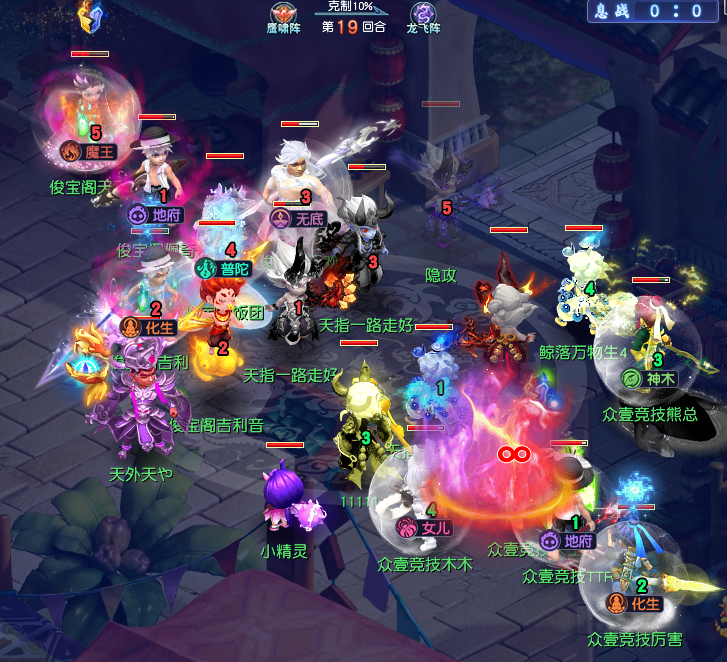Image resolution: width=727 pixels, height=662 pixels.
Task: Click the 鹰啸阵 formation icon
Action: pos(284,13)
